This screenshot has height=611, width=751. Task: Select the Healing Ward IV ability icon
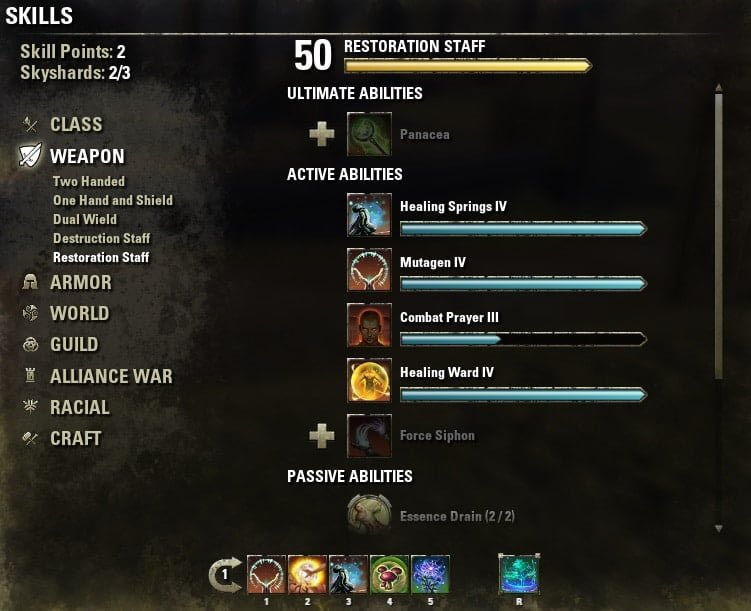tap(368, 380)
